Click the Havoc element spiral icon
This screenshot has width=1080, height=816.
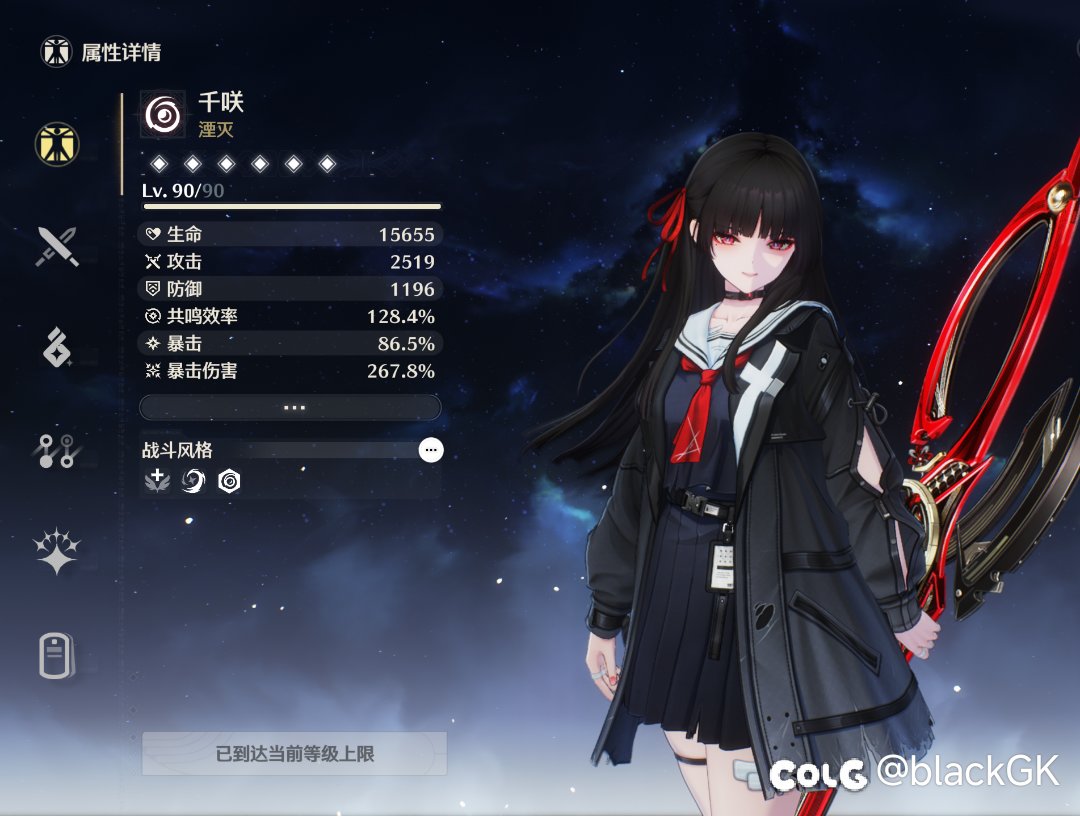[x=163, y=115]
